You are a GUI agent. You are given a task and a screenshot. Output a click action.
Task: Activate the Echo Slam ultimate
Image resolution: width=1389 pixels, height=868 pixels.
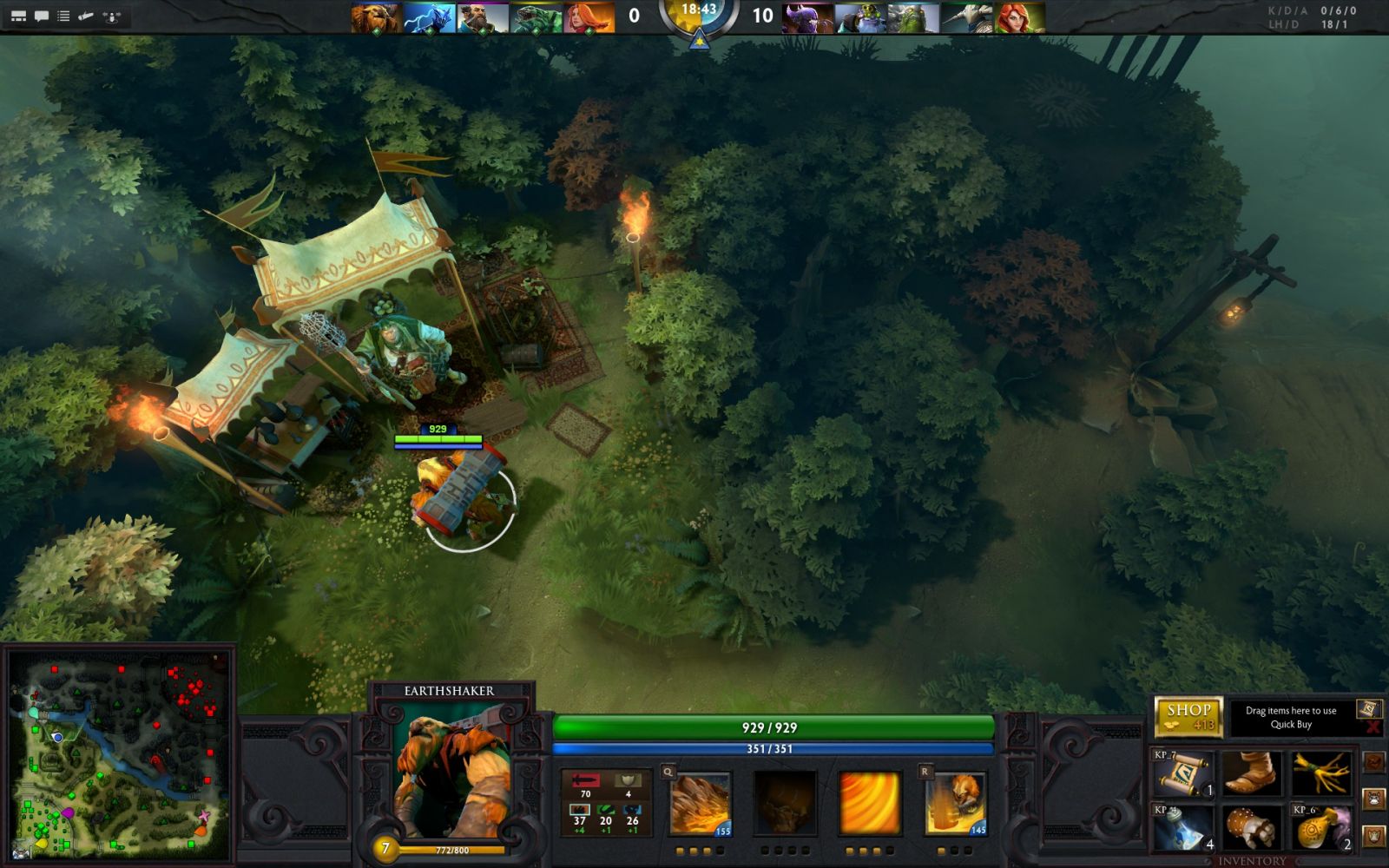pos(954,805)
